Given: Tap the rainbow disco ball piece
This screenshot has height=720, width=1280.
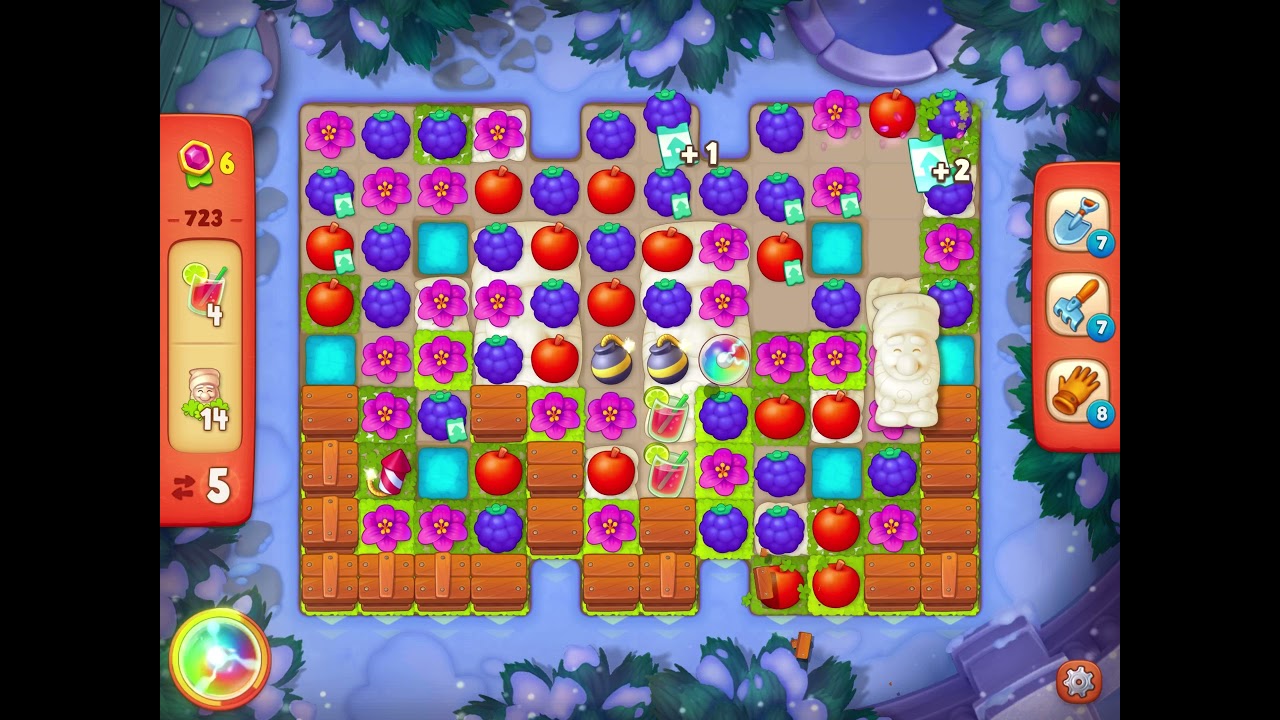Looking at the screenshot, I should click(x=725, y=359).
